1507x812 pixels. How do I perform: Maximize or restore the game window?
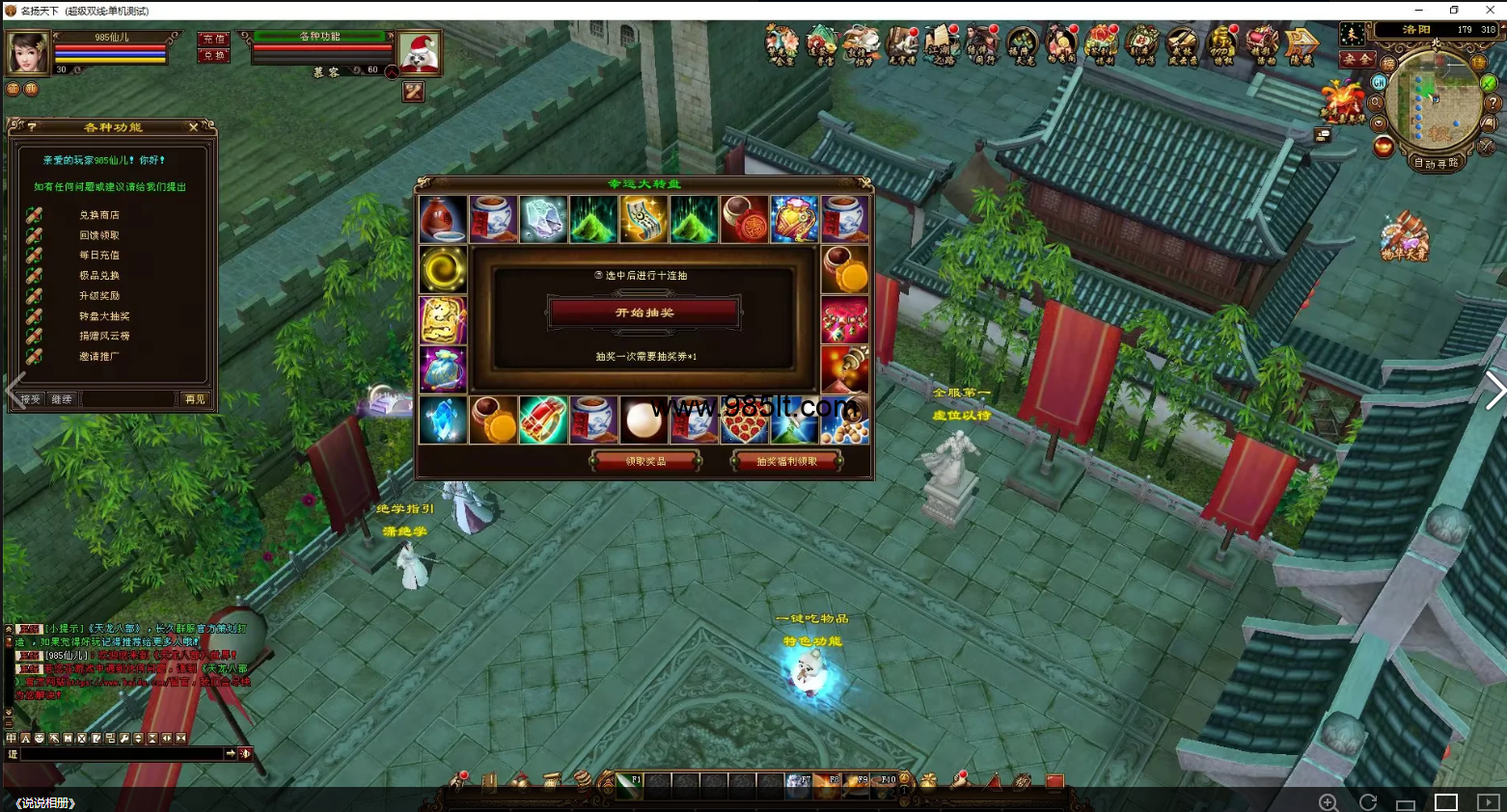tap(1454, 10)
